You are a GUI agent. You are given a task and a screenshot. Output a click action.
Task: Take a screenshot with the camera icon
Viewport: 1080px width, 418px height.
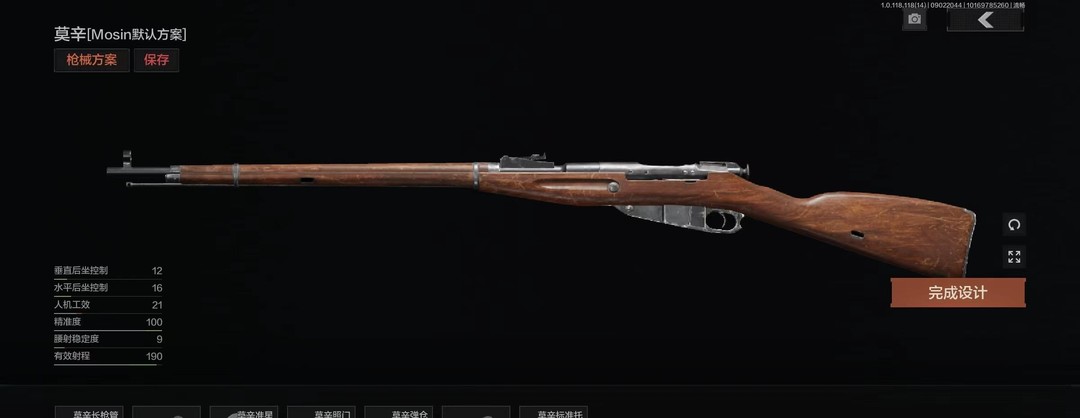click(x=914, y=20)
